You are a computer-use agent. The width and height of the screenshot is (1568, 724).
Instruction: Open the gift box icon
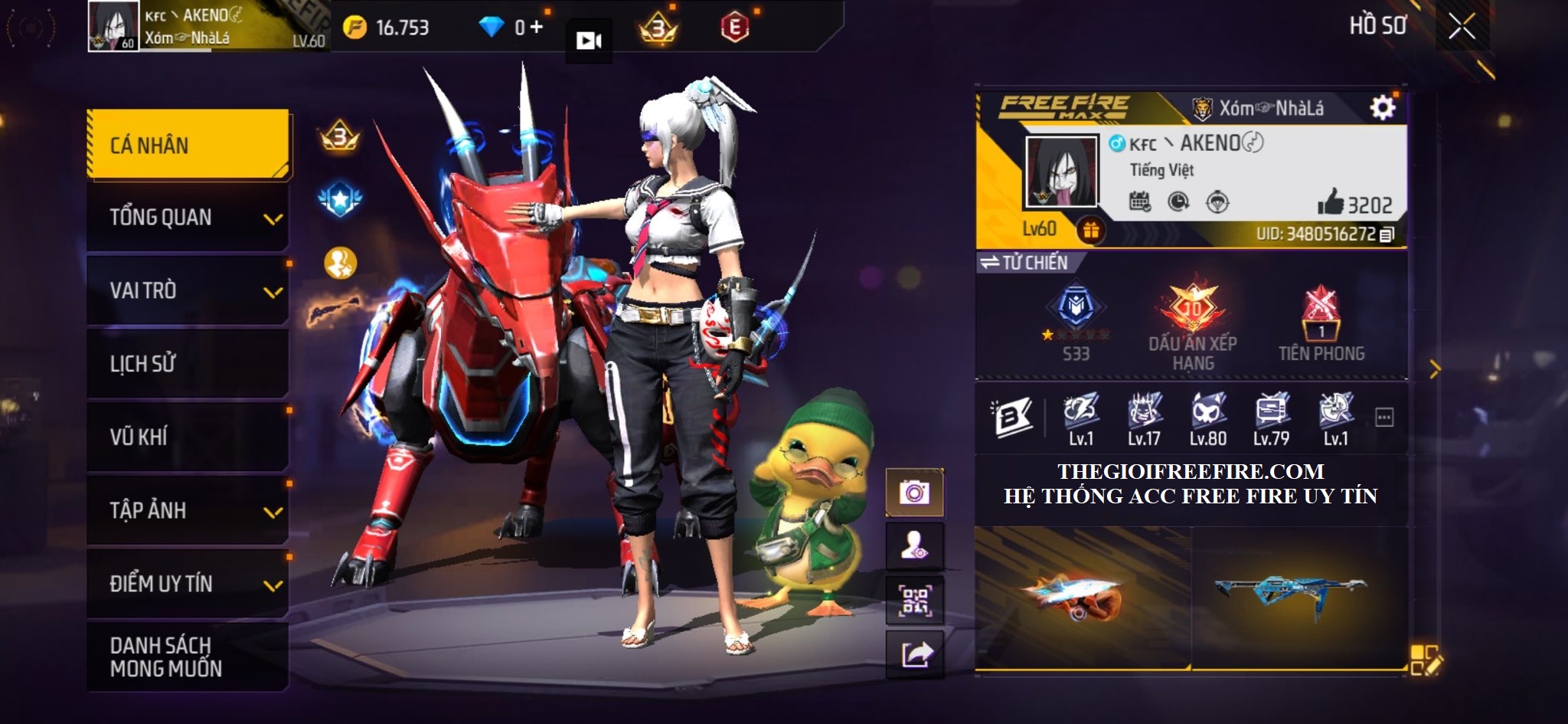click(1090, 230)
